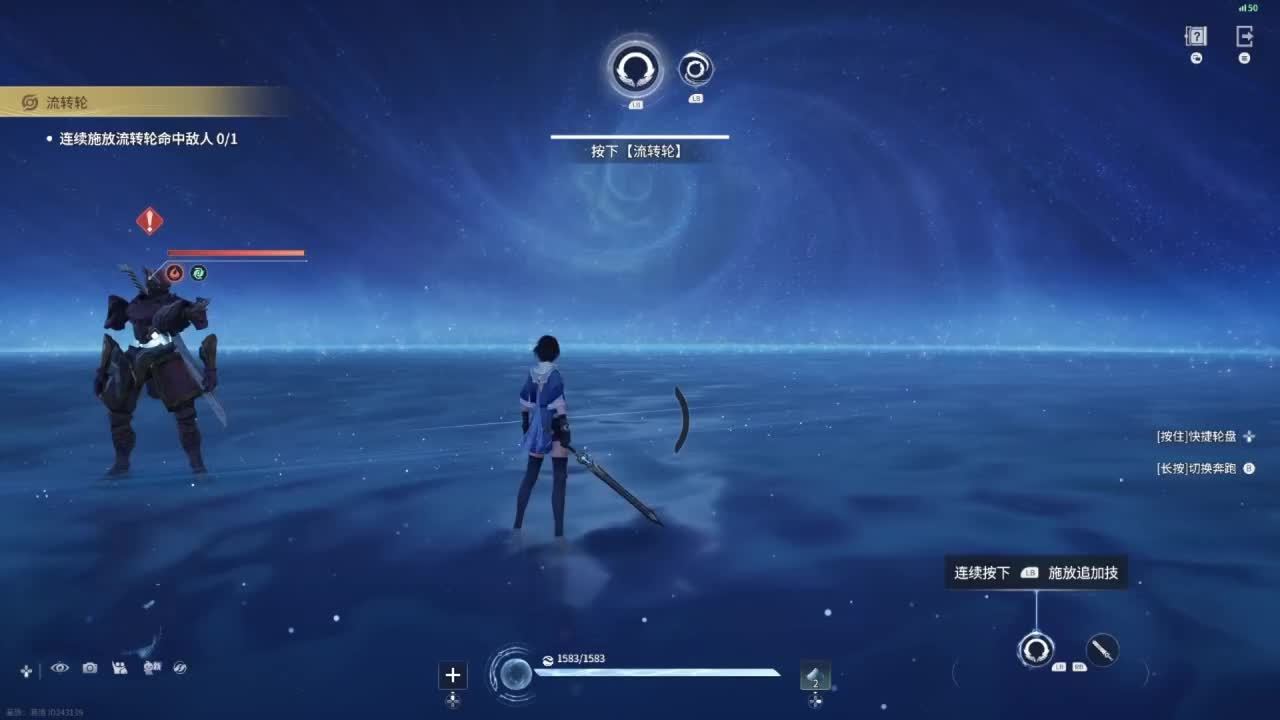Activate the 流转轮 wheel skill in skill bar
Screen dimensions: 1280x720
point(1035,650)
